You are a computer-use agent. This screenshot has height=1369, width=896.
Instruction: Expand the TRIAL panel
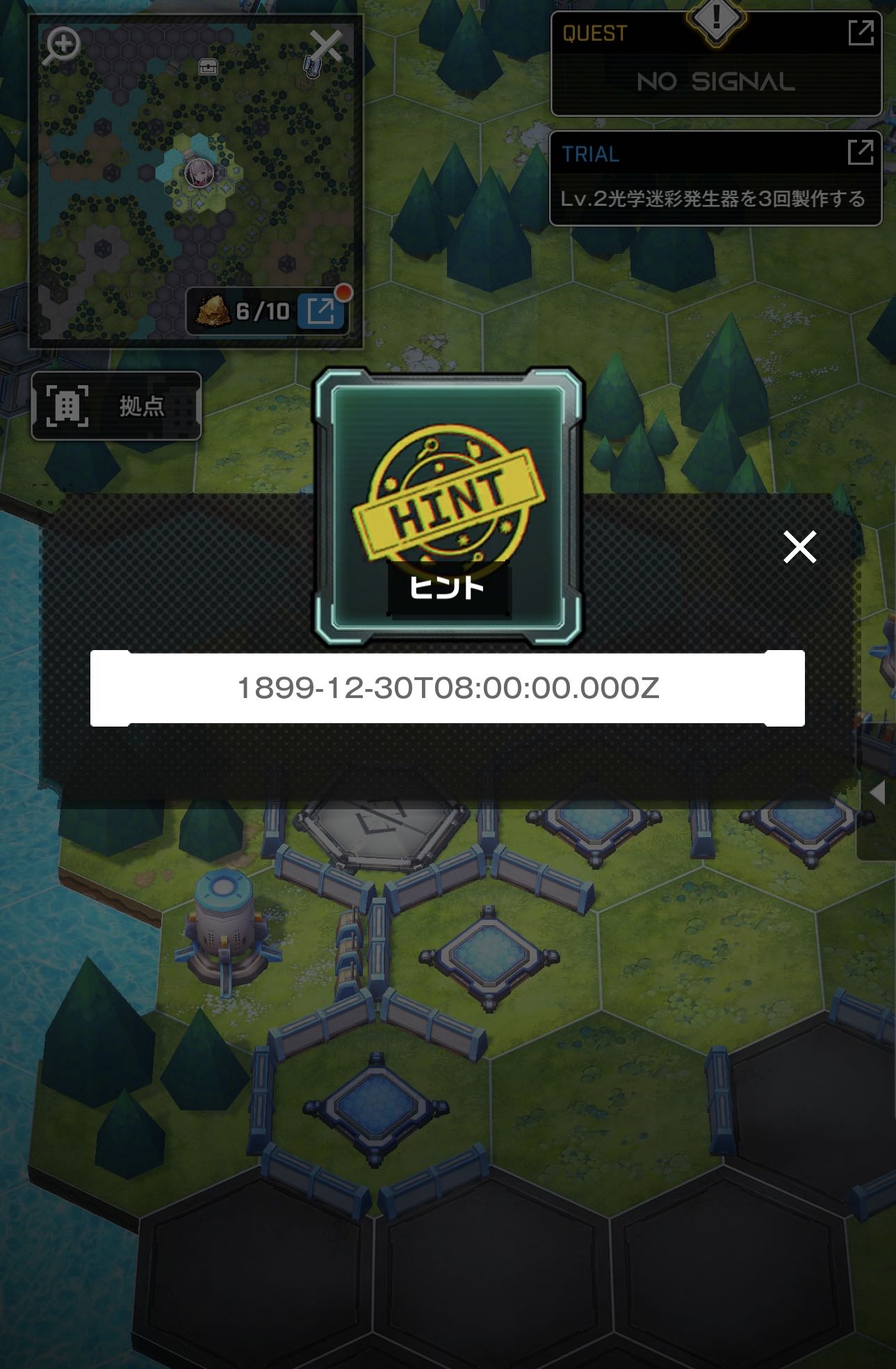coord(861,152)
